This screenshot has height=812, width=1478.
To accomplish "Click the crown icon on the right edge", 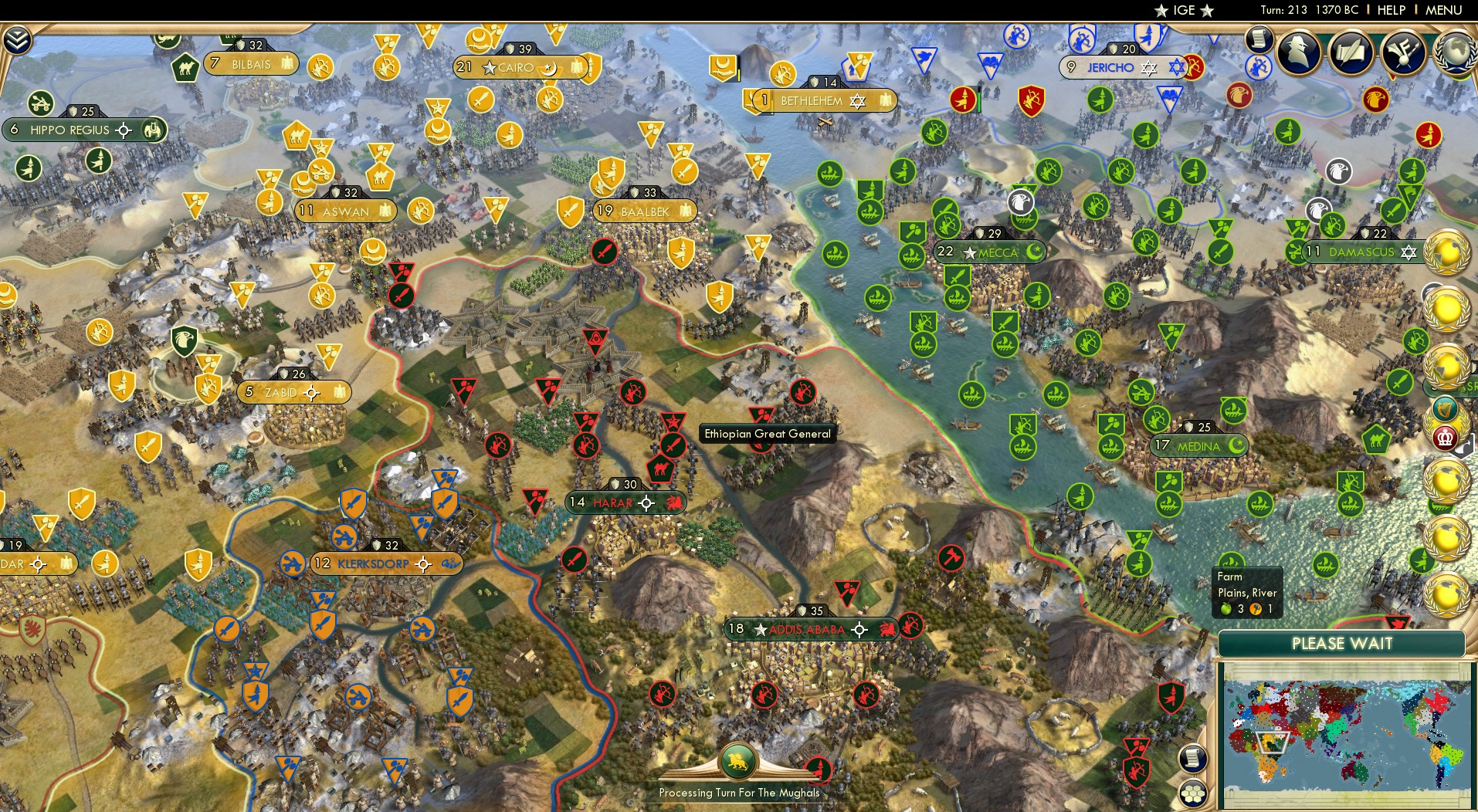I will coord(1444,436).
